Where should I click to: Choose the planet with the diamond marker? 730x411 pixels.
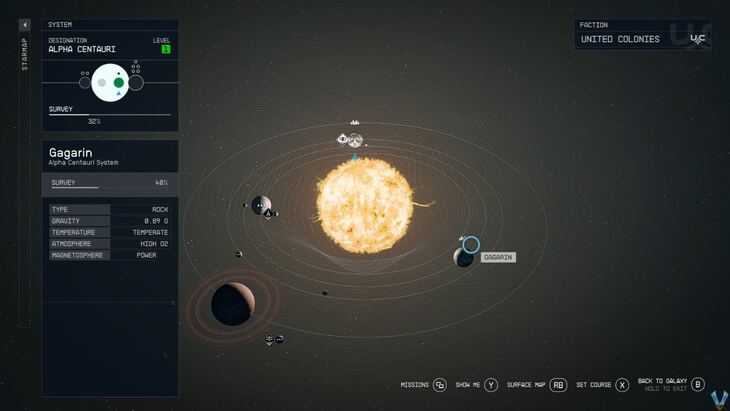tap(261, 205)
